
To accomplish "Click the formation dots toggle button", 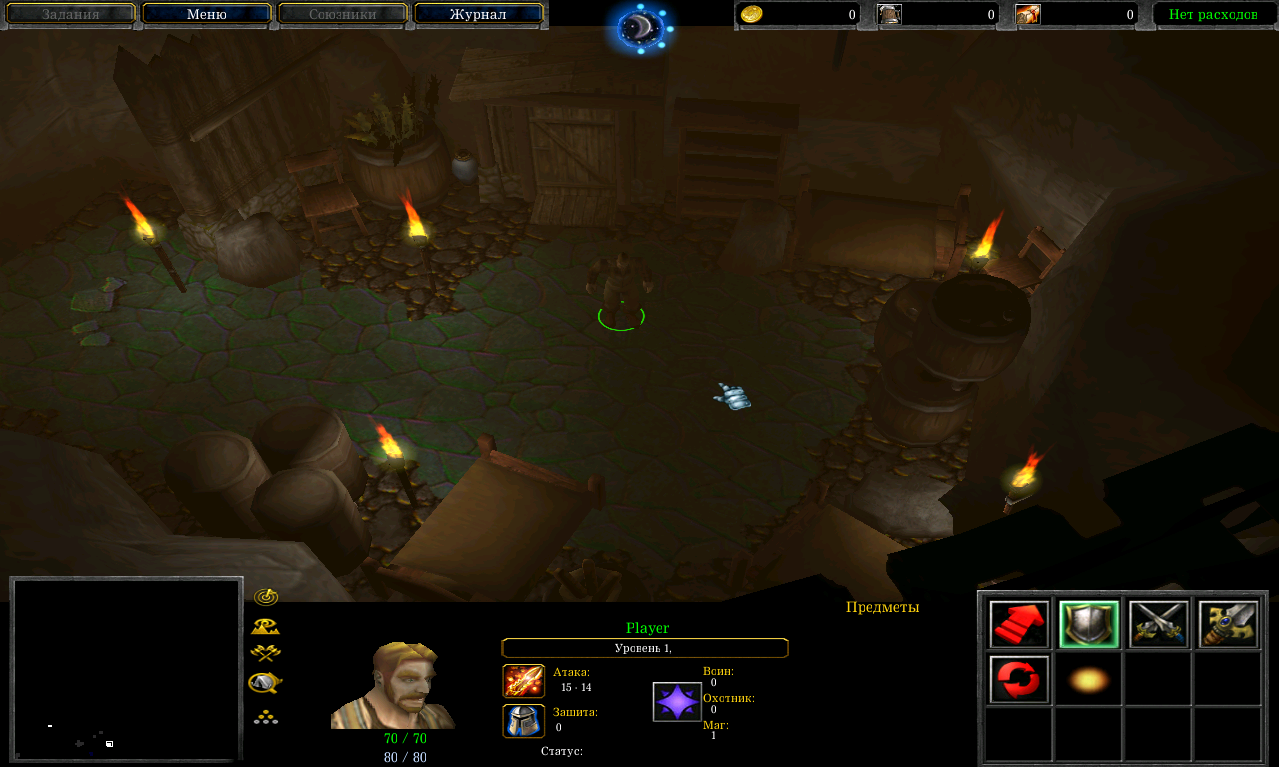I will [265, 716].
